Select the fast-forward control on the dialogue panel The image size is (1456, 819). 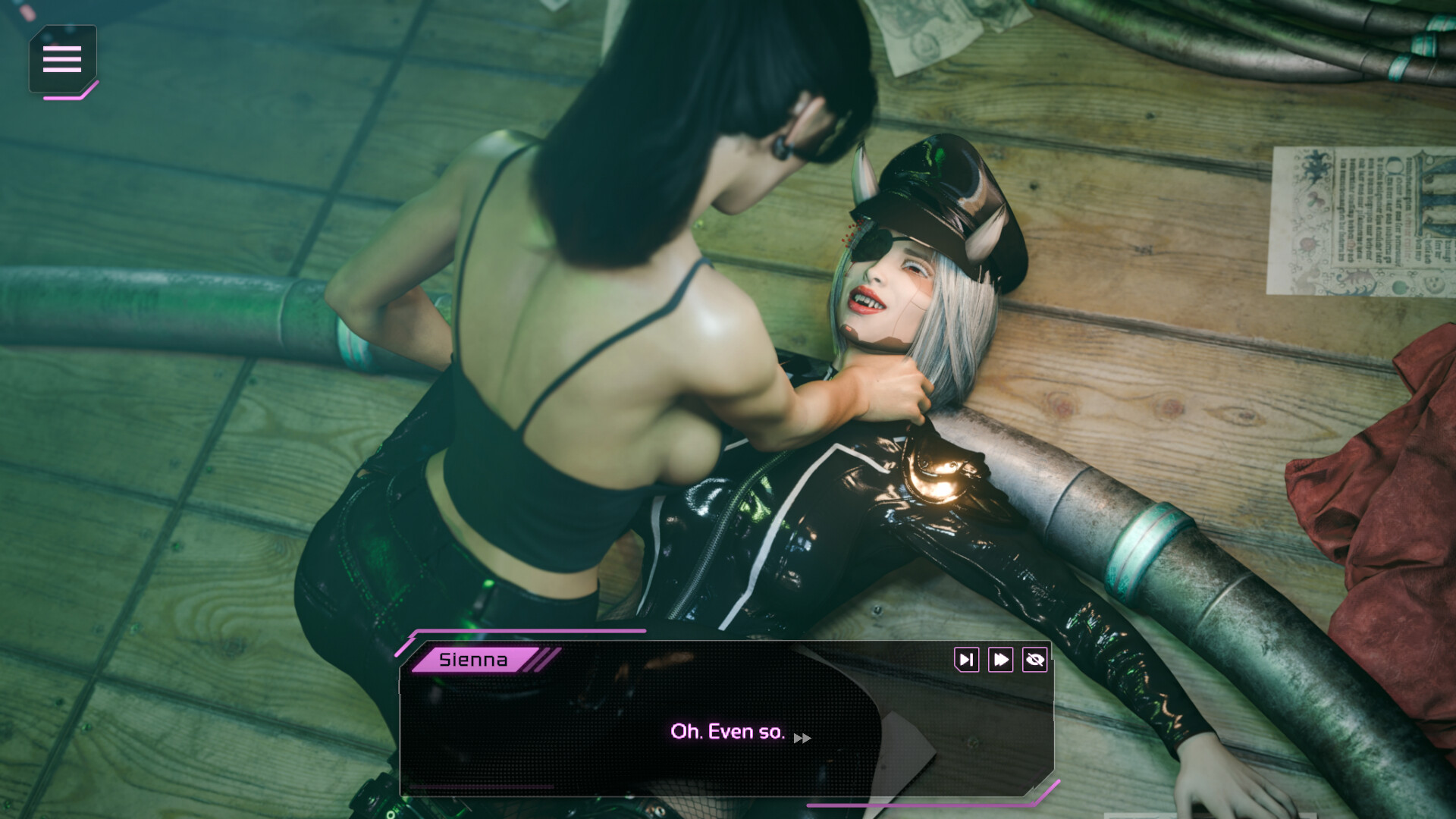coord(1000,660)
